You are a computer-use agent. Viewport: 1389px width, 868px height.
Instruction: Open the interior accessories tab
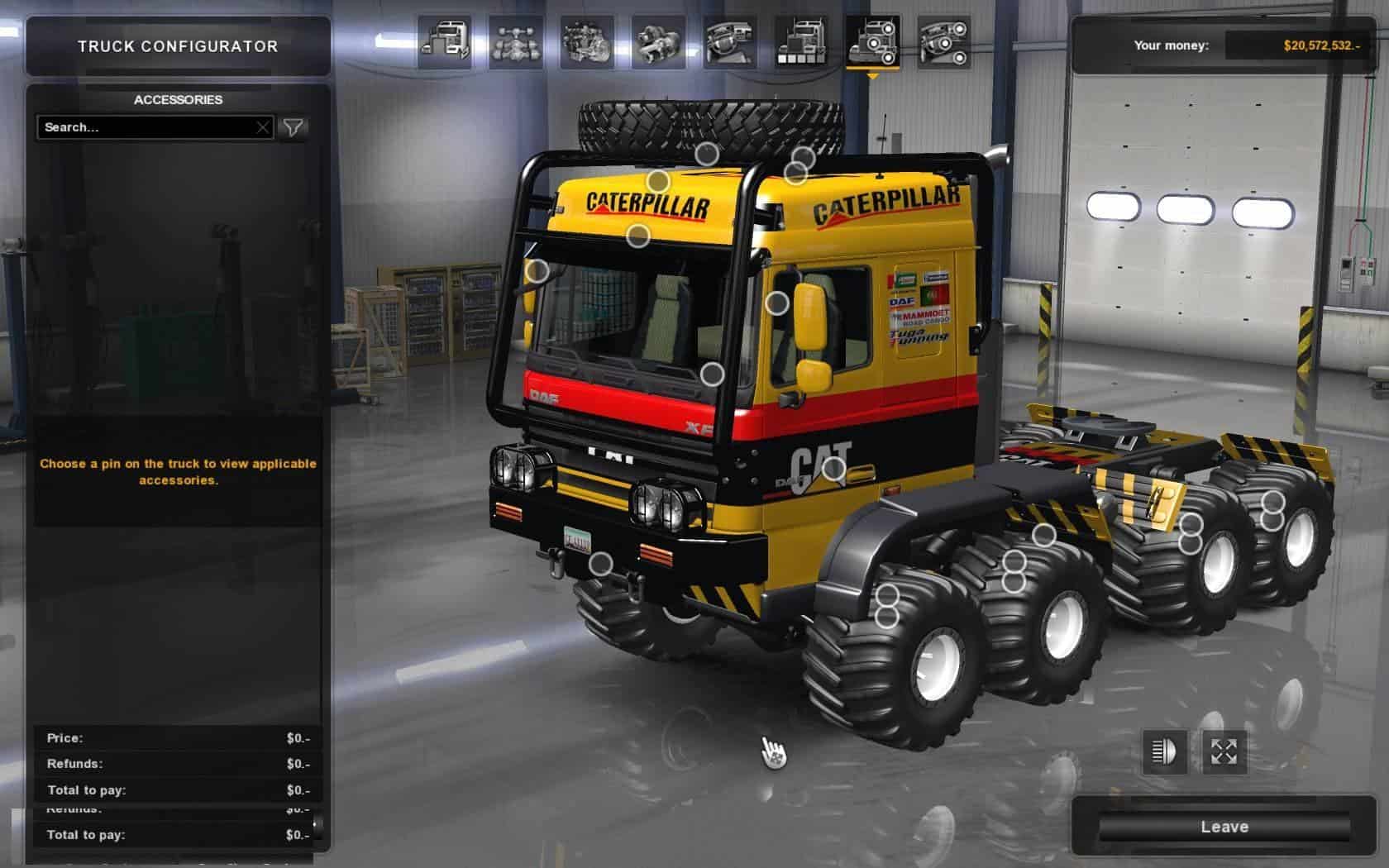944,42
